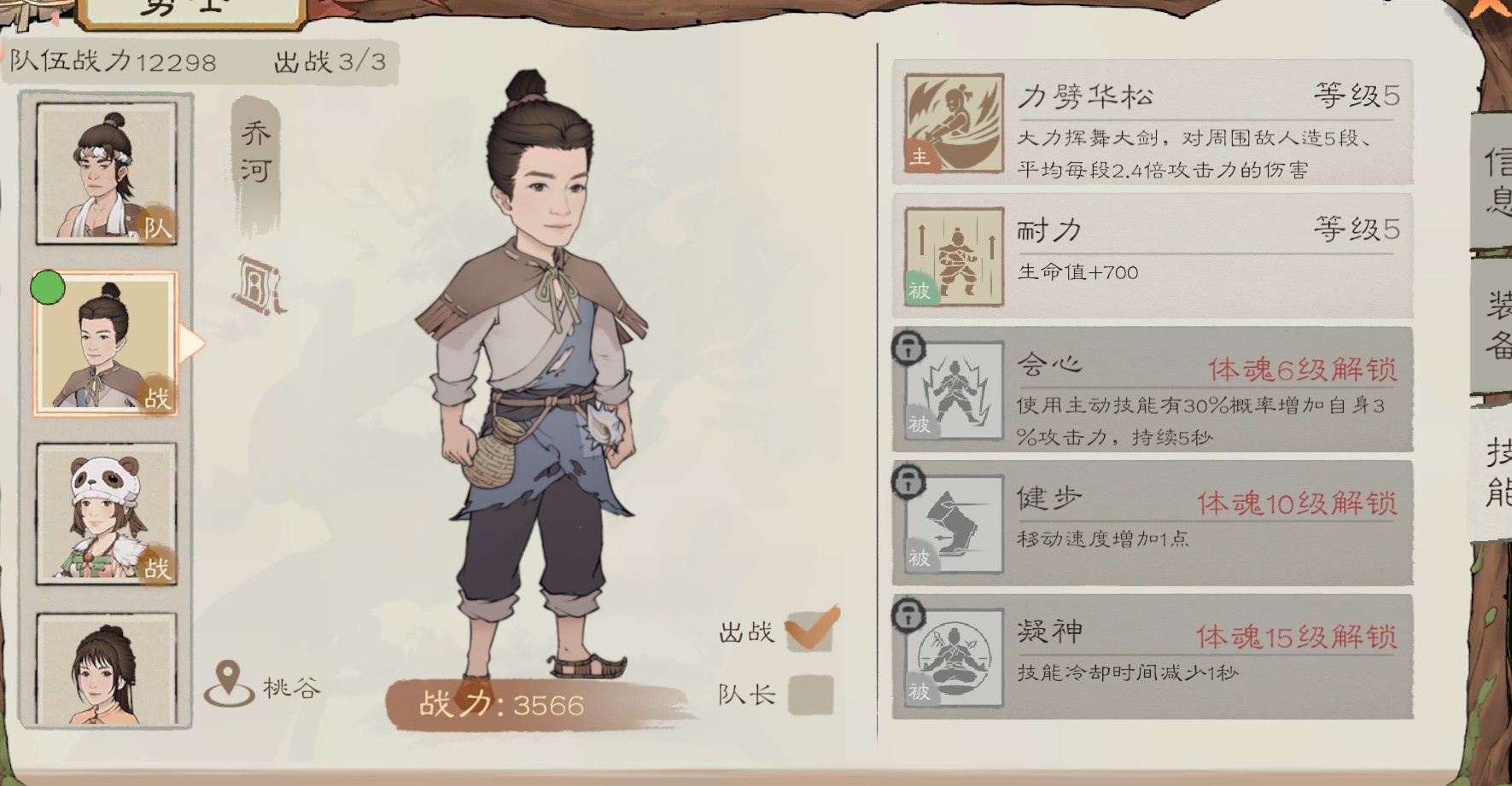The image size is (1512, 786).
Task: Click the arrow beside the selected portrait
Action: tap(191, 341)
